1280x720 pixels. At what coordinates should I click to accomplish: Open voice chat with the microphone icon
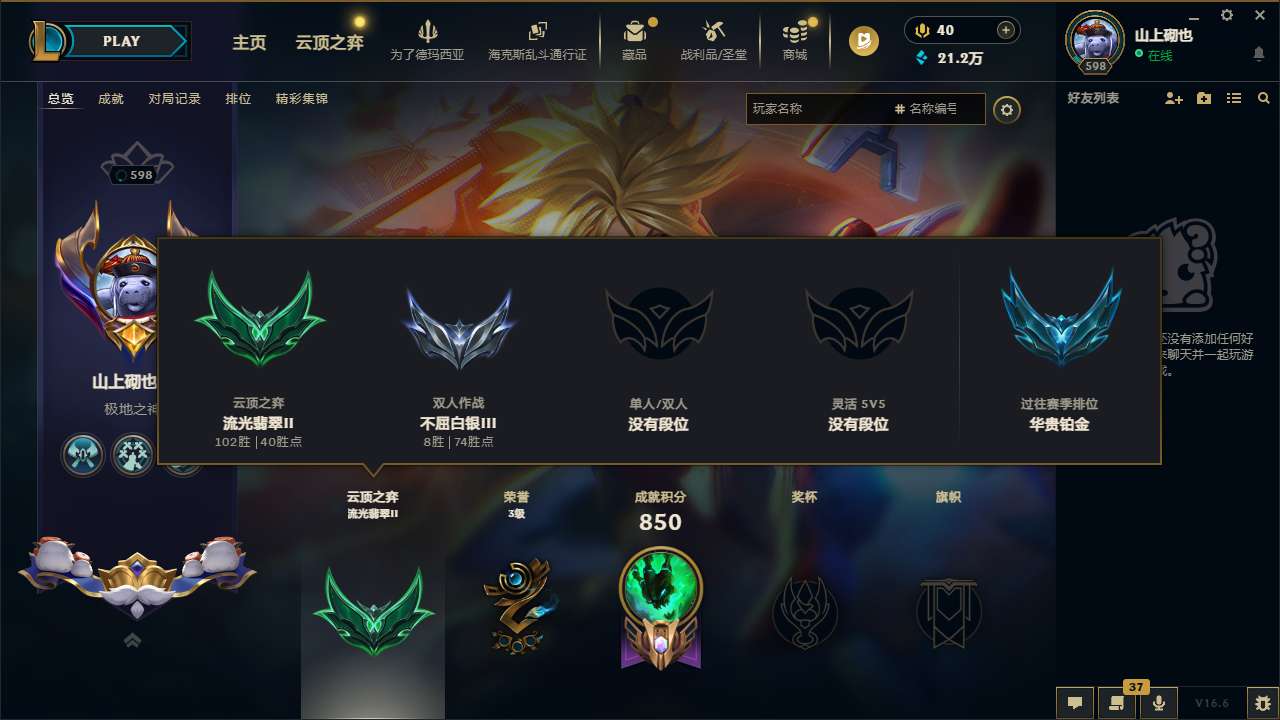tap(1159, 703)
